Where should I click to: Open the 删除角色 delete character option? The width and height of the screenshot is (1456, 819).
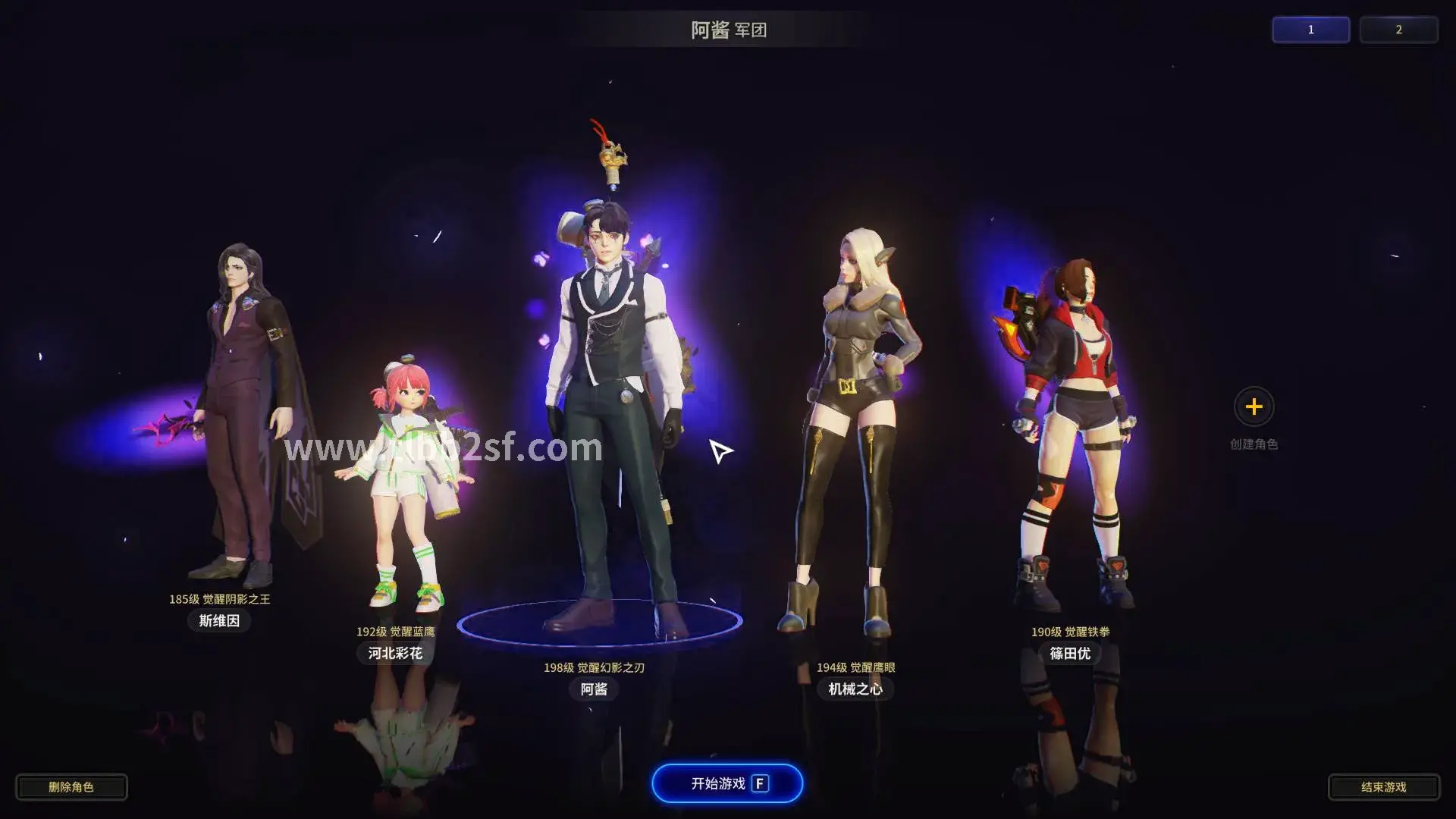click(x=71, y=786)
